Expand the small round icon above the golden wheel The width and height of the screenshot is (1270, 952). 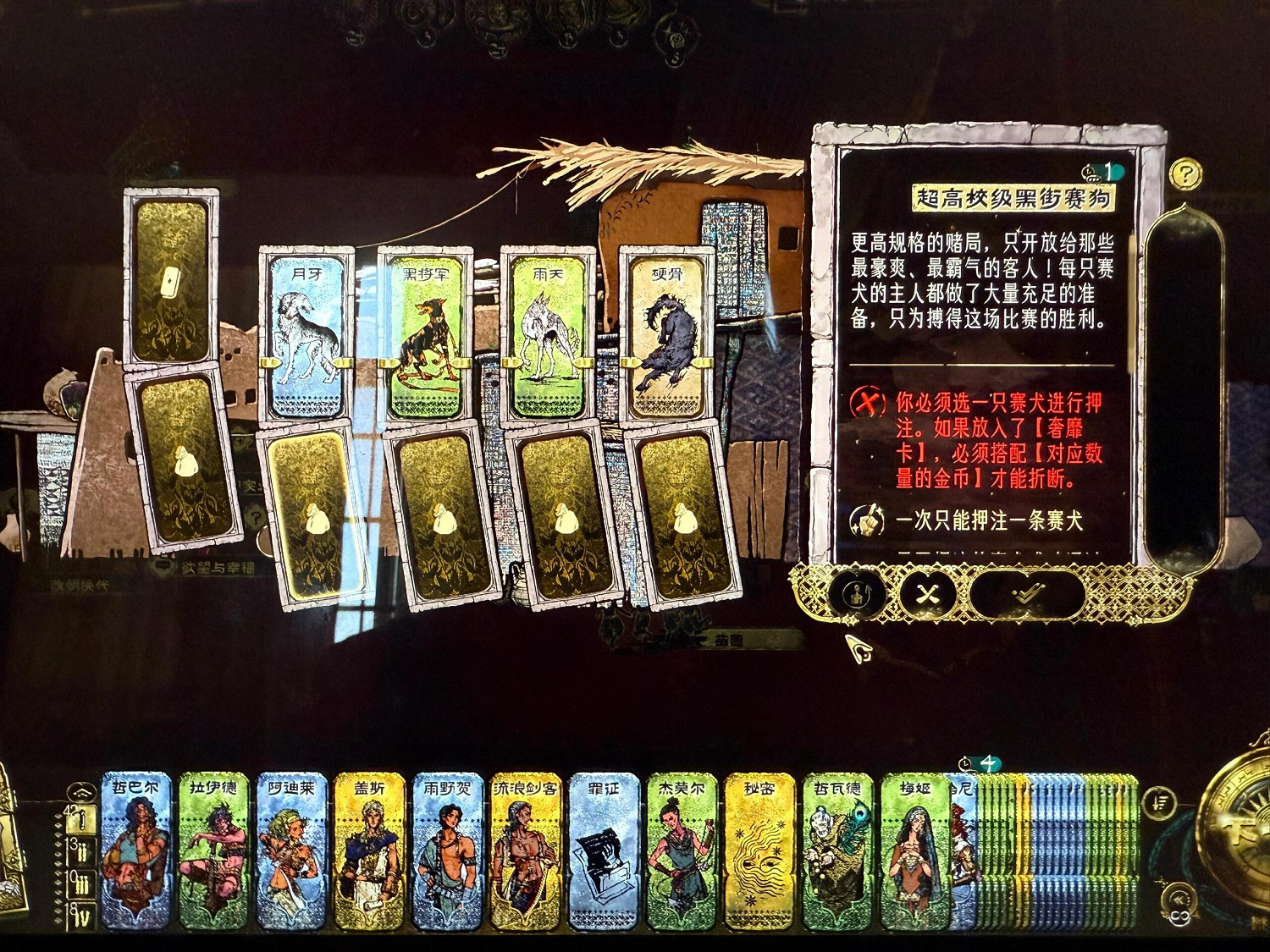[x=1179, y=899]
